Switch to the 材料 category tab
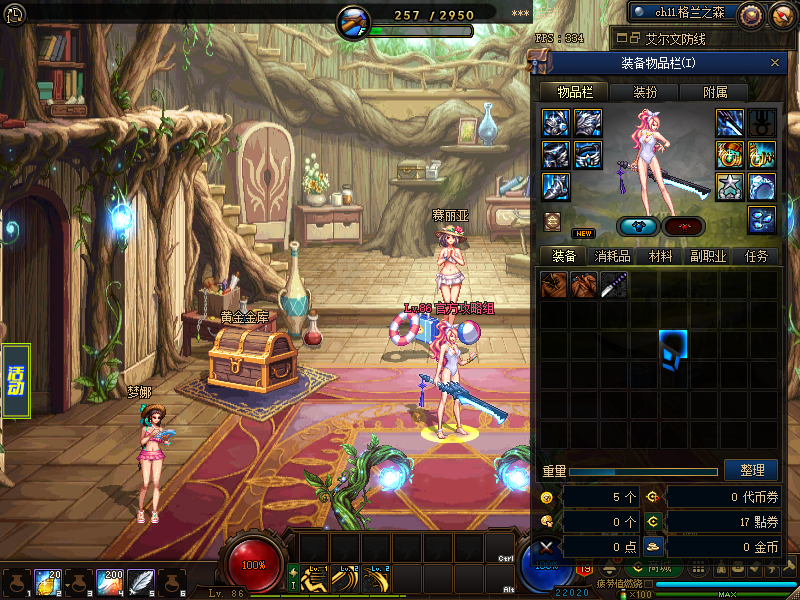Viewport: 800px width, 600px height. (x=660, y=256)
